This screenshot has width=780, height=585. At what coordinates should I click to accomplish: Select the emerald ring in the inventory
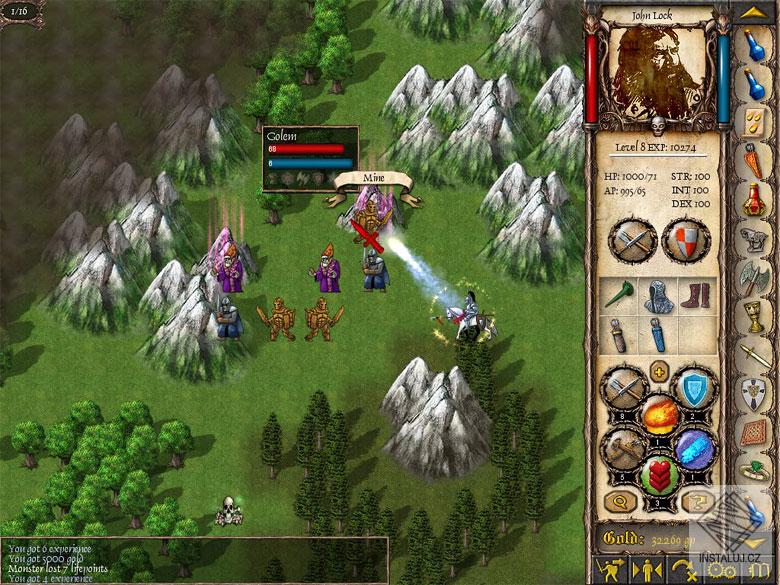pyautogui.click(x=757, y=470)
